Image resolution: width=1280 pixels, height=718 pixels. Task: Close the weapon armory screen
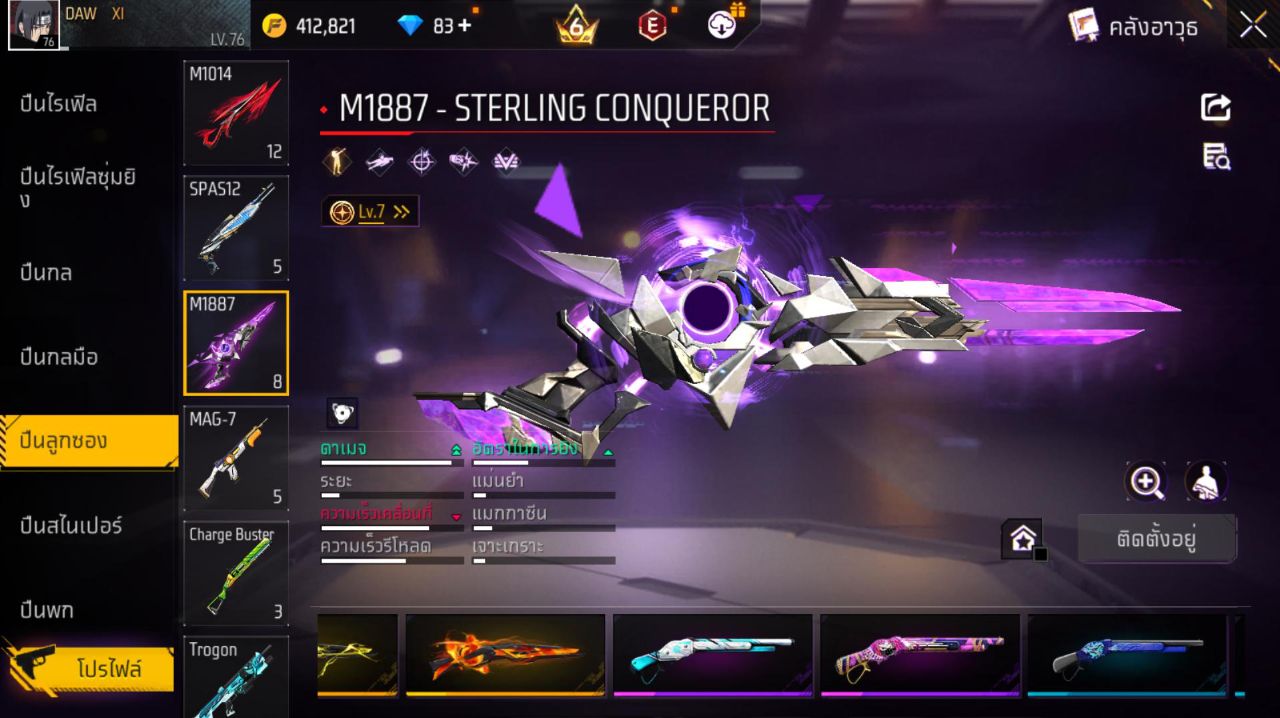1253,26
